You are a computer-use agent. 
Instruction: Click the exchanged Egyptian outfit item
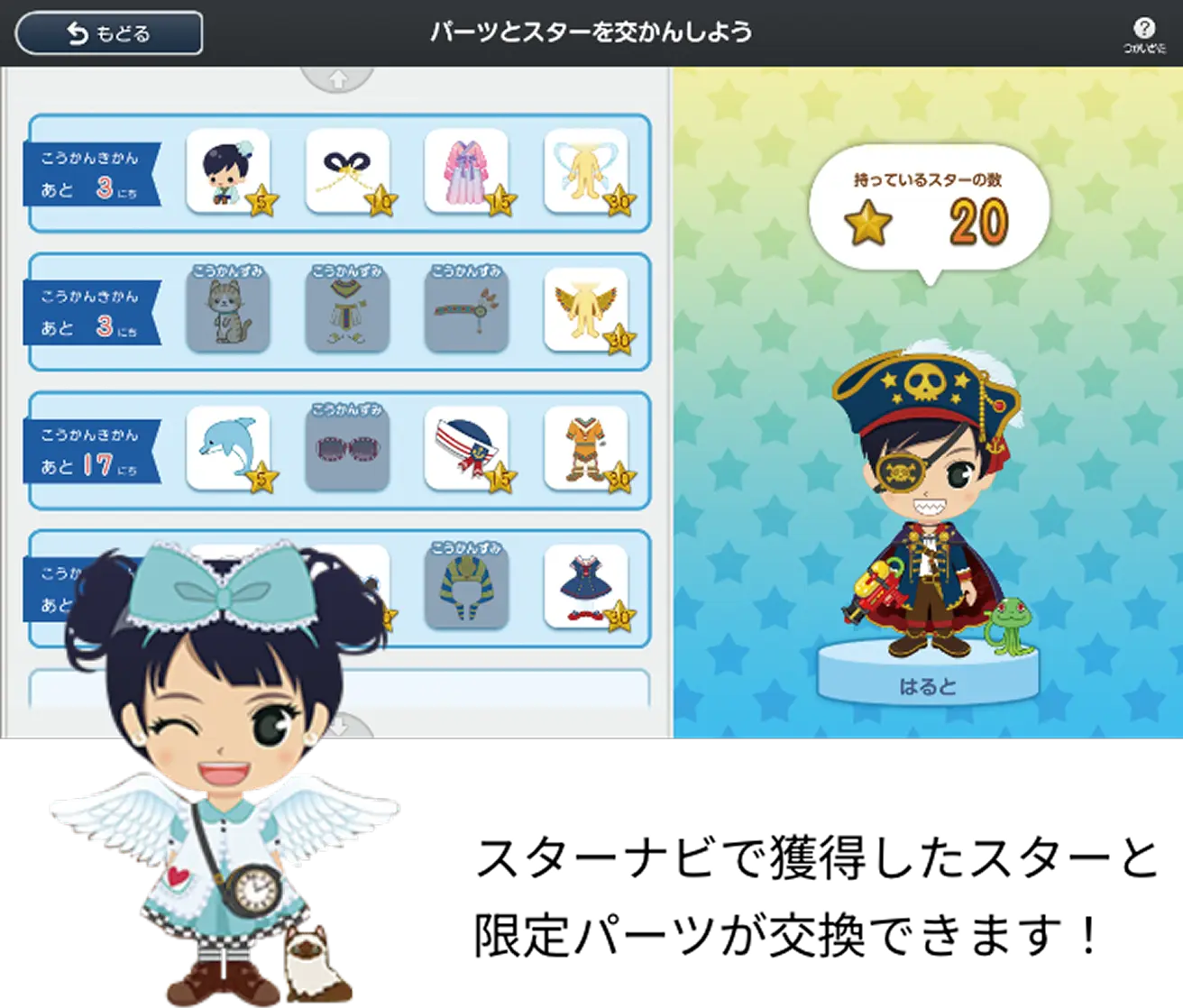(x=347, y=309)
